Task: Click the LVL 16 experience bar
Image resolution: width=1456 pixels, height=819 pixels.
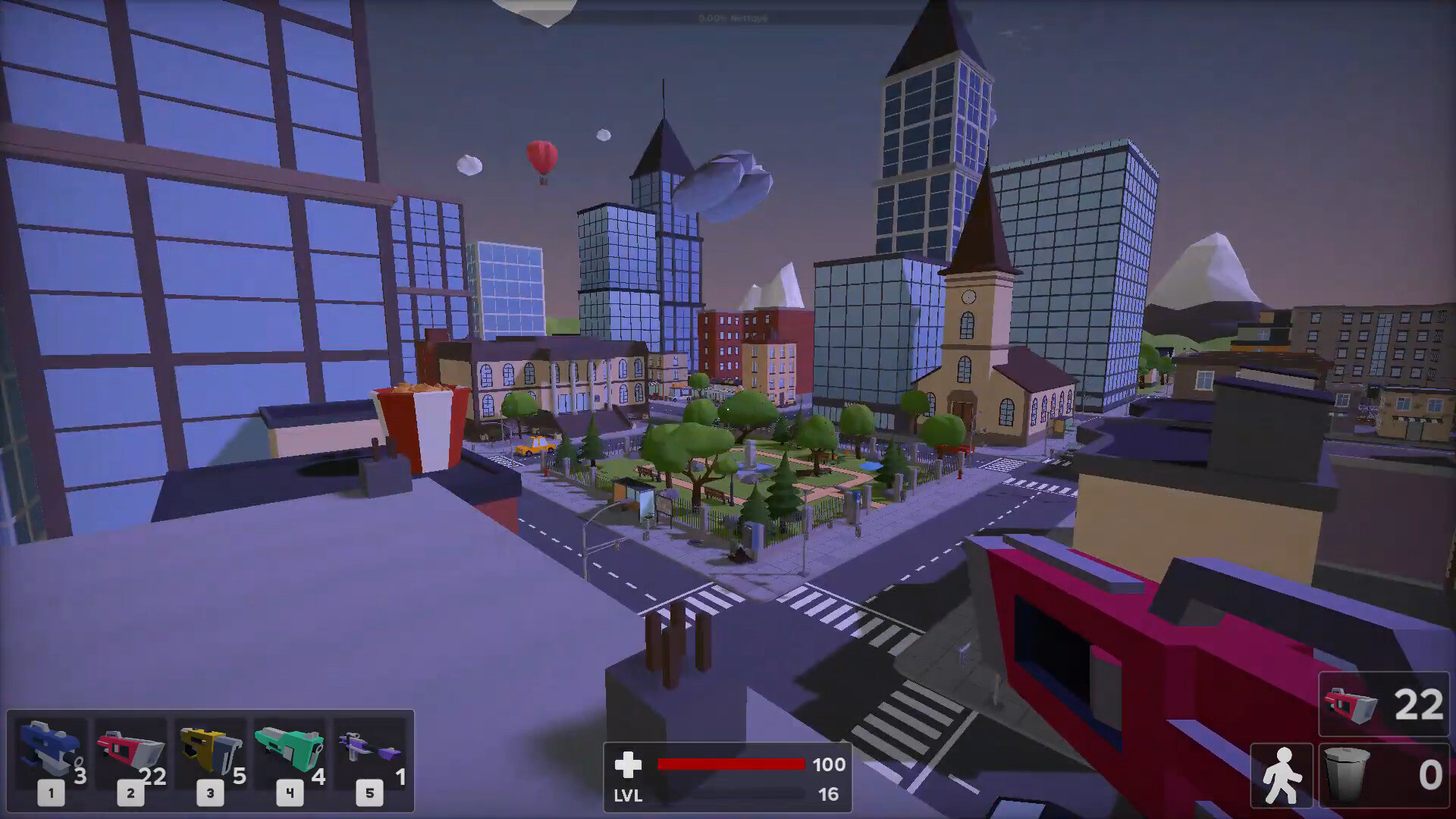Action: [x=730, y=795]
